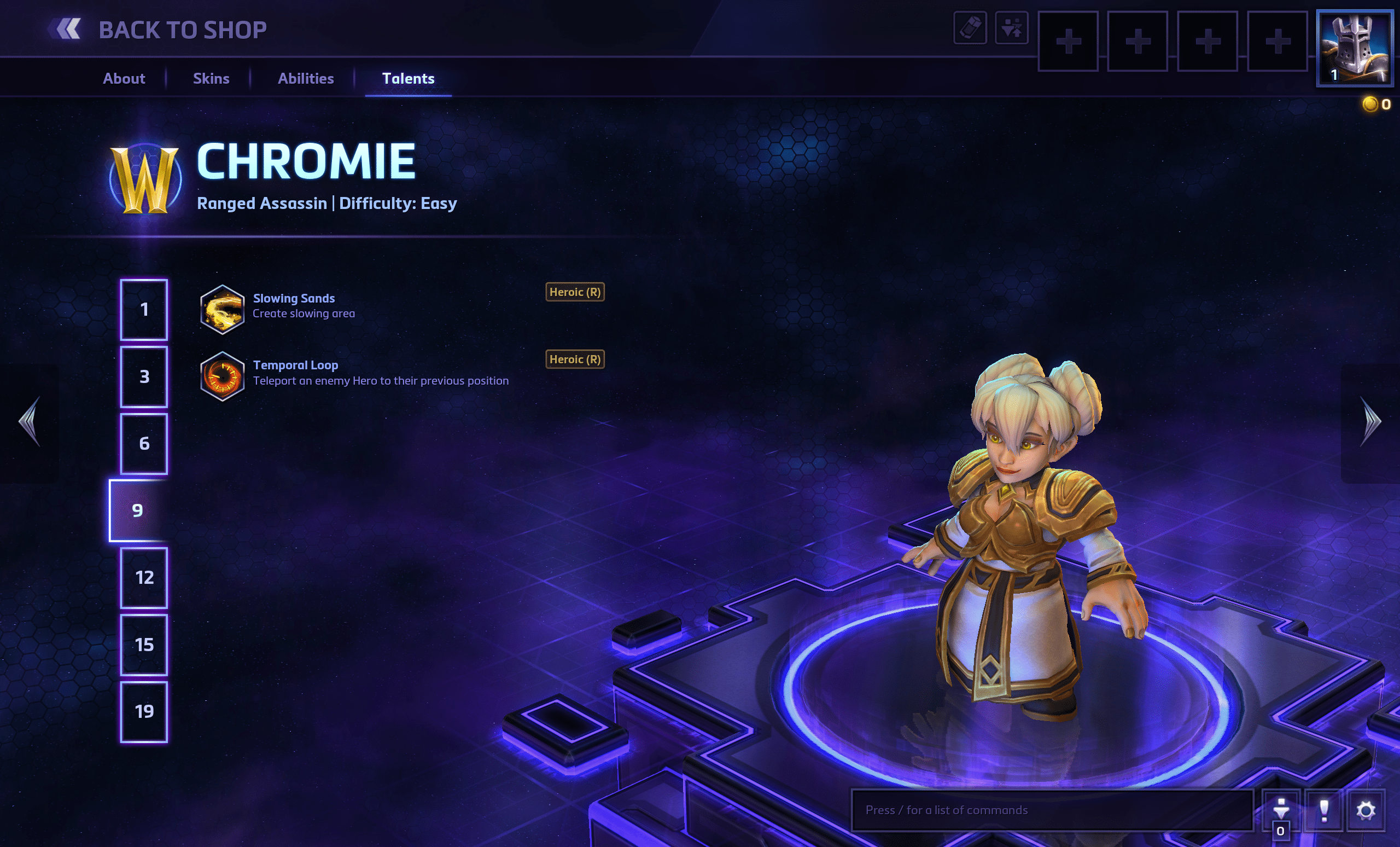This screenshot has width=1400, height=847.
Task: Click the chat command input box
Action: pos(1051,810)
